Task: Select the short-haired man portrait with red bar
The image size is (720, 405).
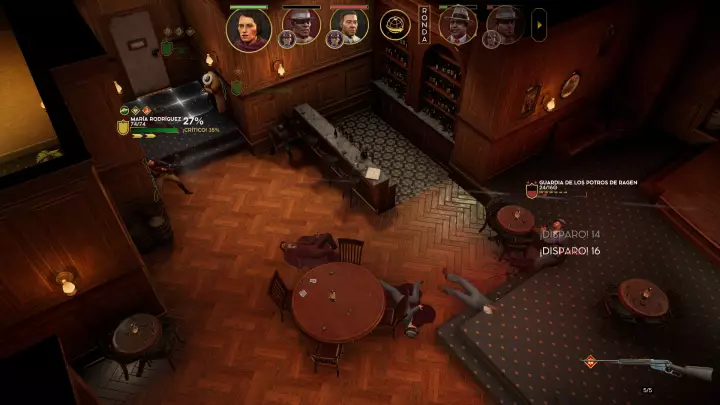Action: (349, 26)
